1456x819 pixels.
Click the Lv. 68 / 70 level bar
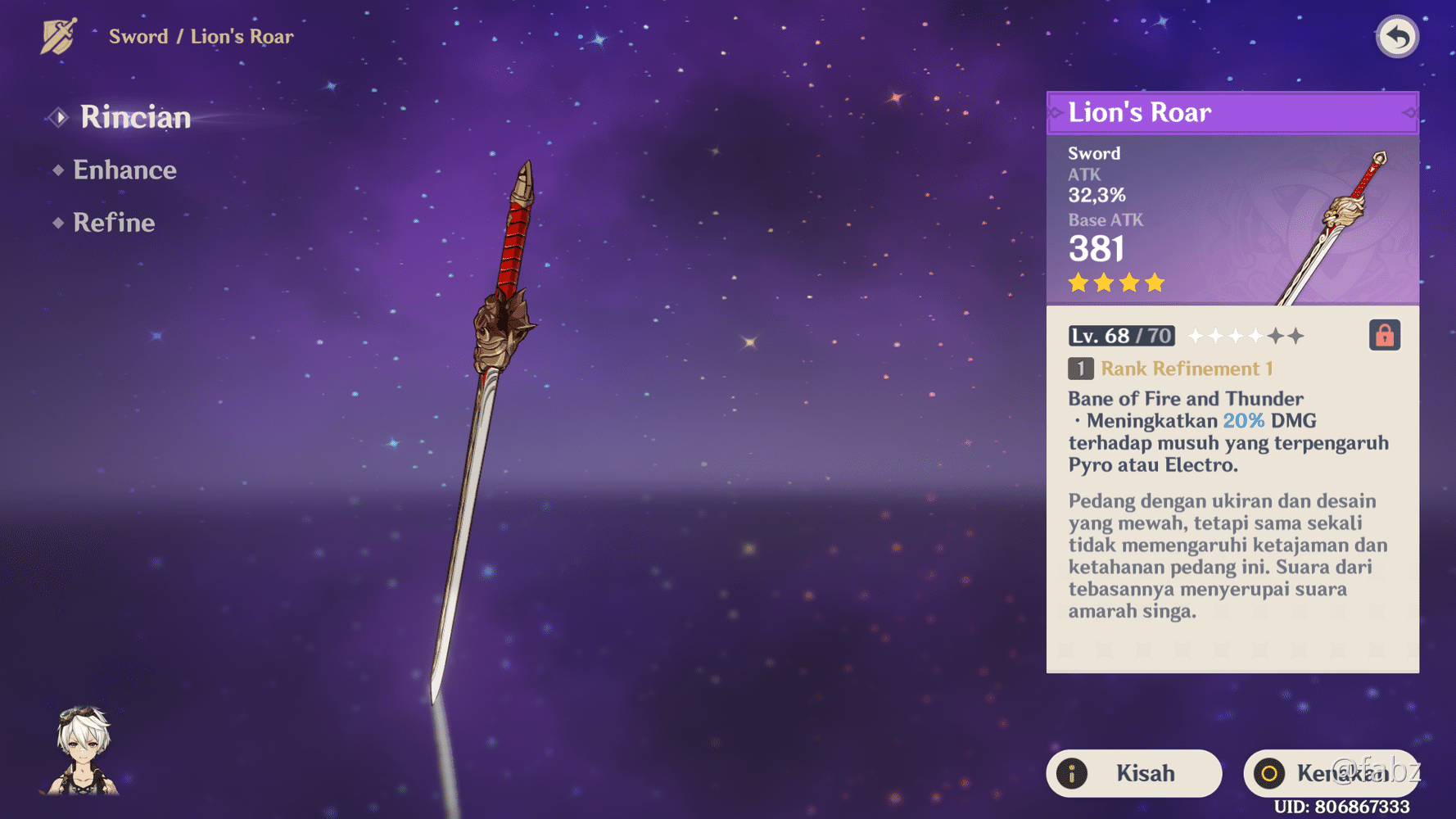1120,335
